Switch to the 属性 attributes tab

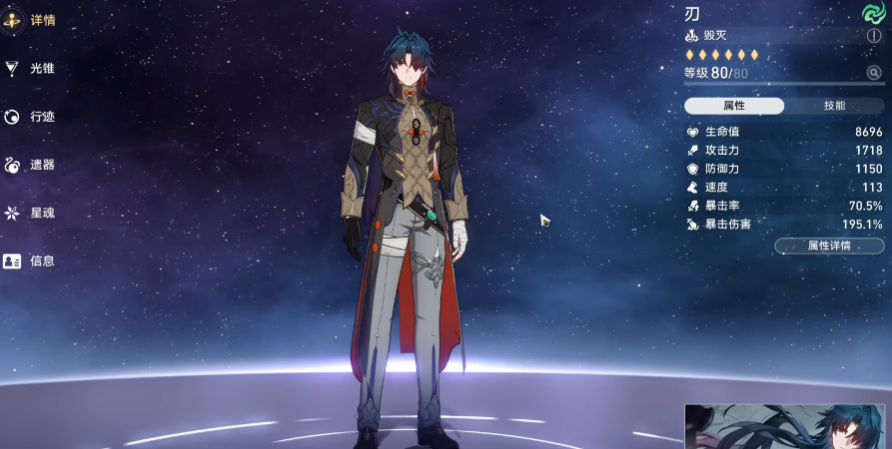point(734,106)
